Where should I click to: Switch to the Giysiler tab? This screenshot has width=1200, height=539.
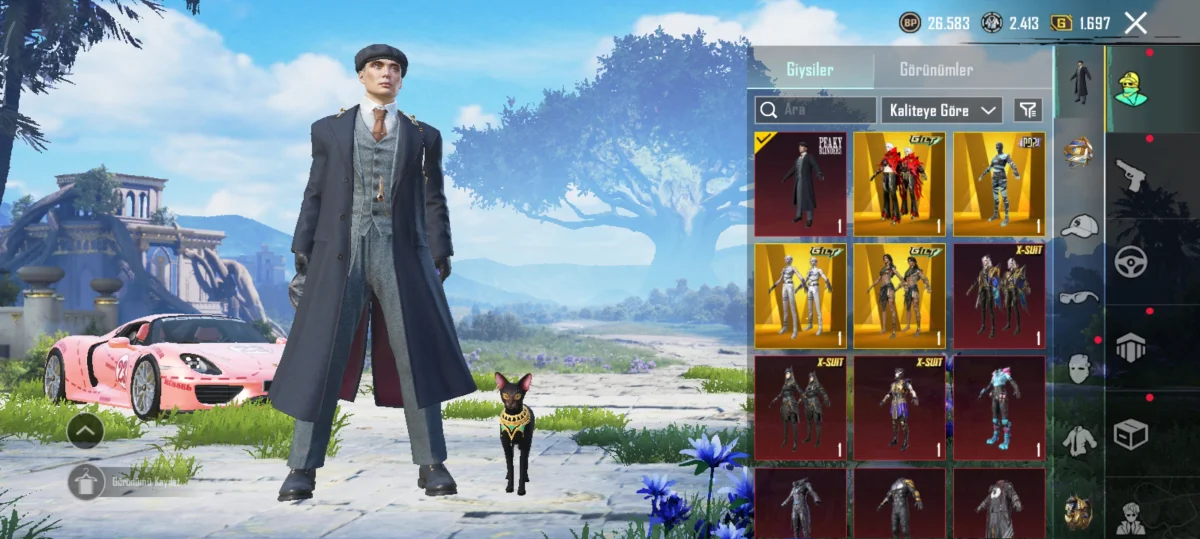point(808,70)
